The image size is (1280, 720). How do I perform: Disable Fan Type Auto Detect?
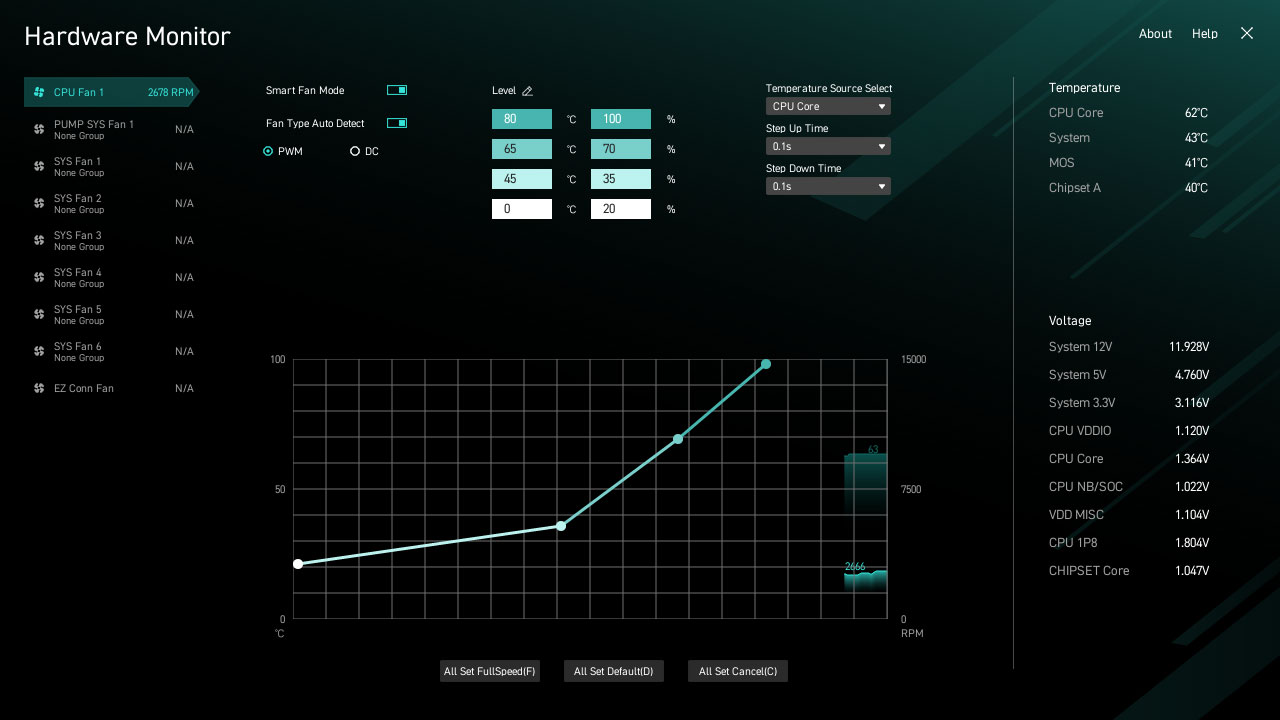pyautogui.click(x=396, y=122)
